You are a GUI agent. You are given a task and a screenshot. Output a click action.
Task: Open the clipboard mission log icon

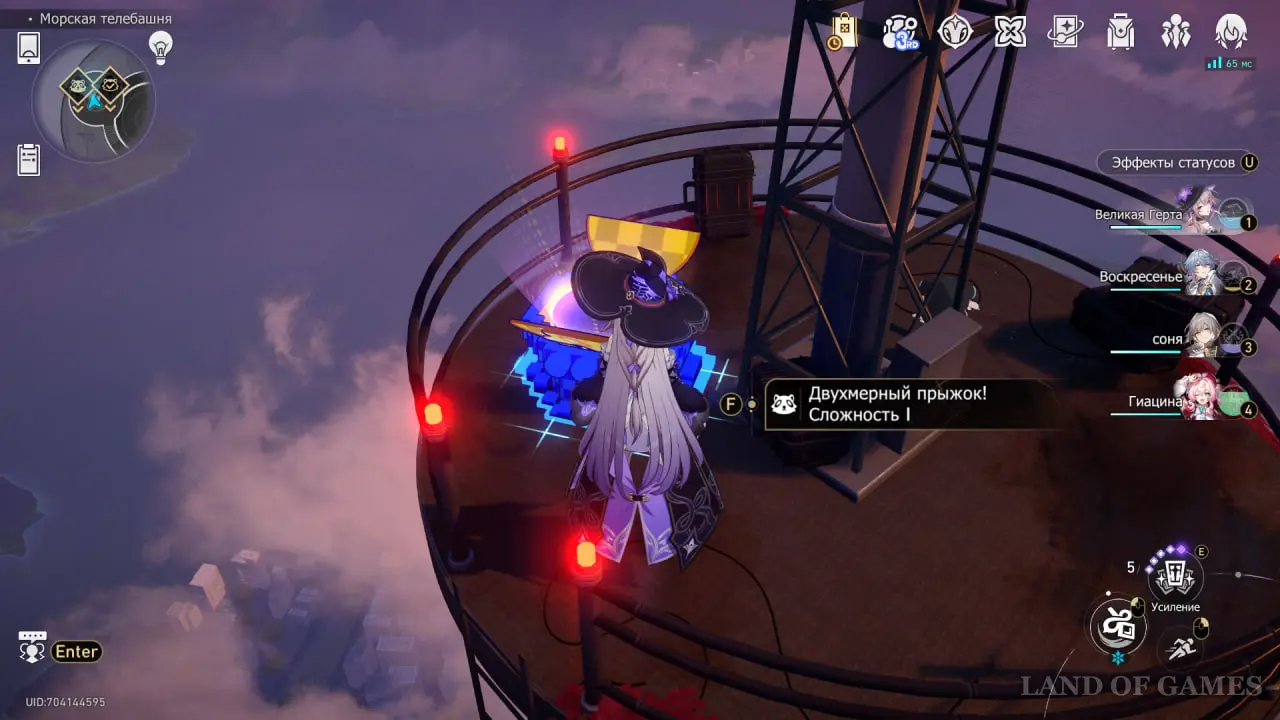click(29, 159)
